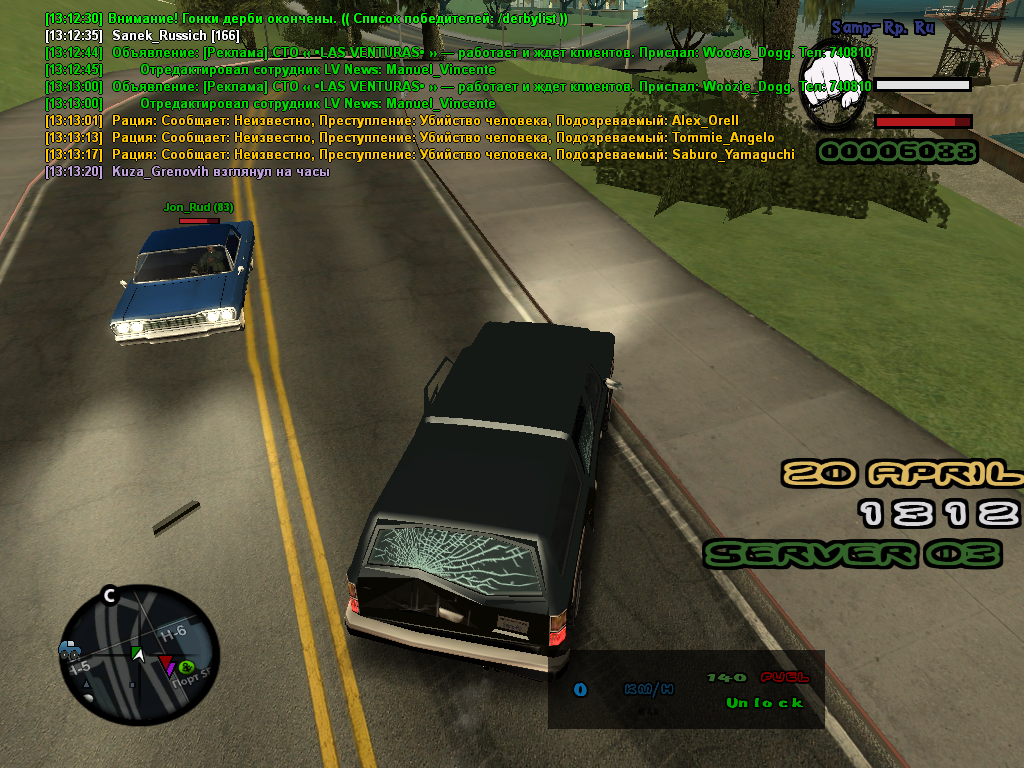The width and height of the screenshot is (1024, 768).
Task: Select the derby race ended chat message
Action: pyautogui.click(x=307, y=19)
